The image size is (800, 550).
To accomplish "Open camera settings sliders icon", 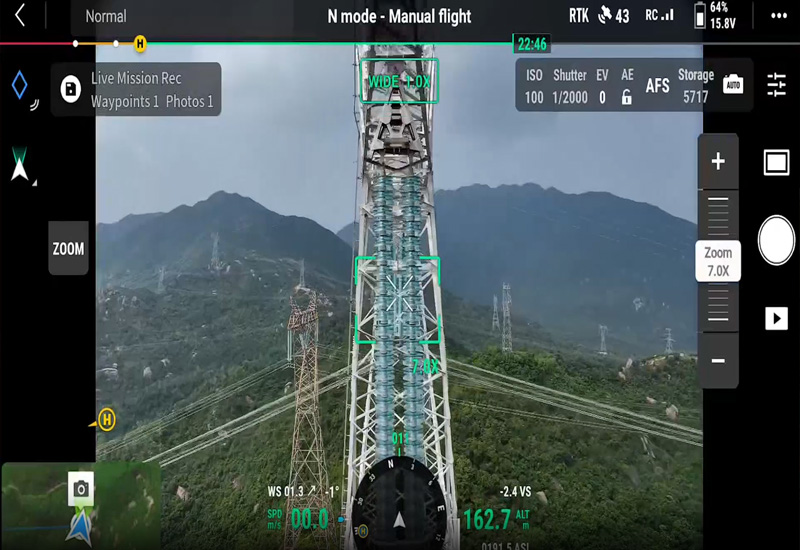I will coord(777,85).
